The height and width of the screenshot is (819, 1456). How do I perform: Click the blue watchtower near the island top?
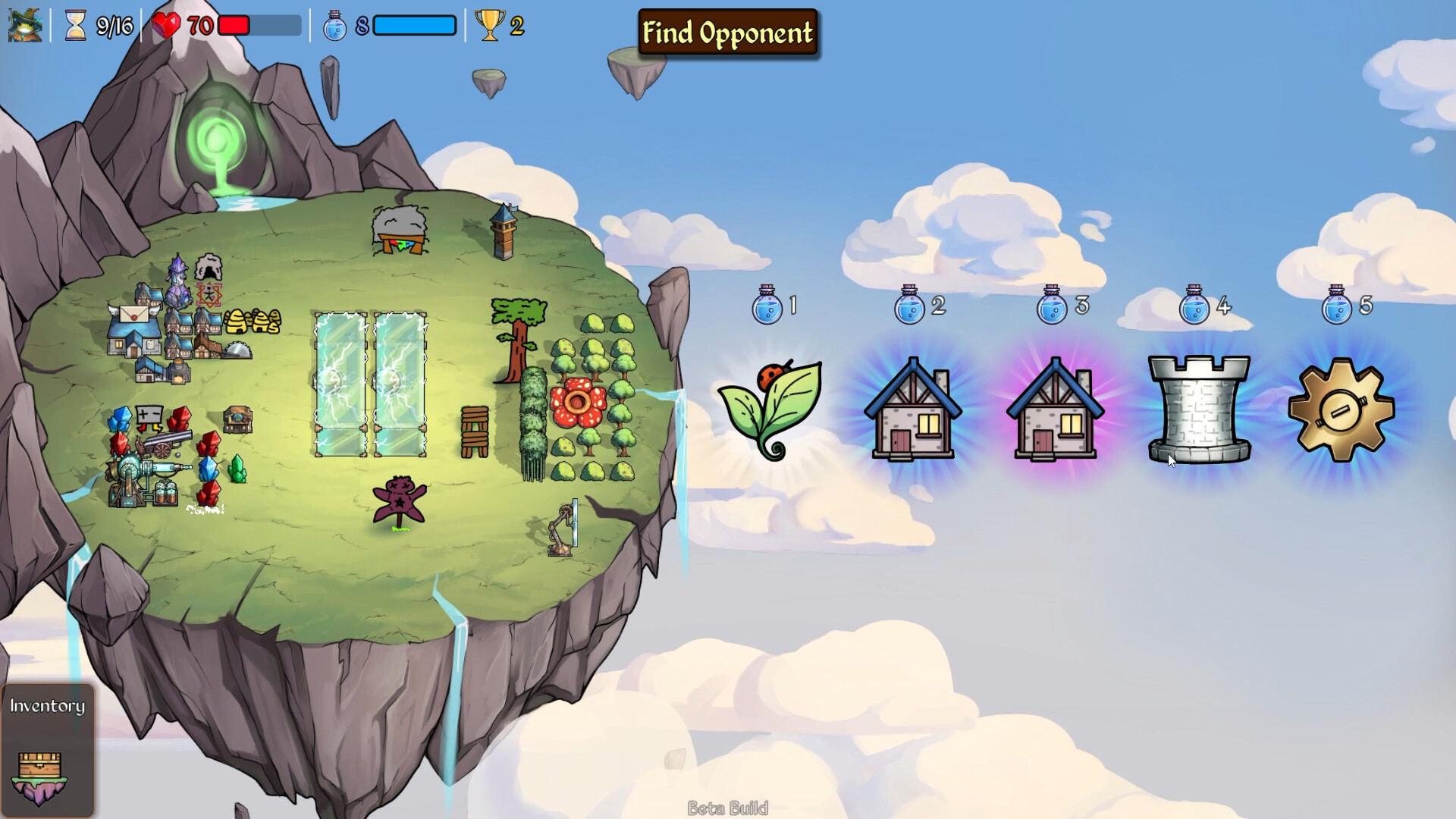coord(502,224)
